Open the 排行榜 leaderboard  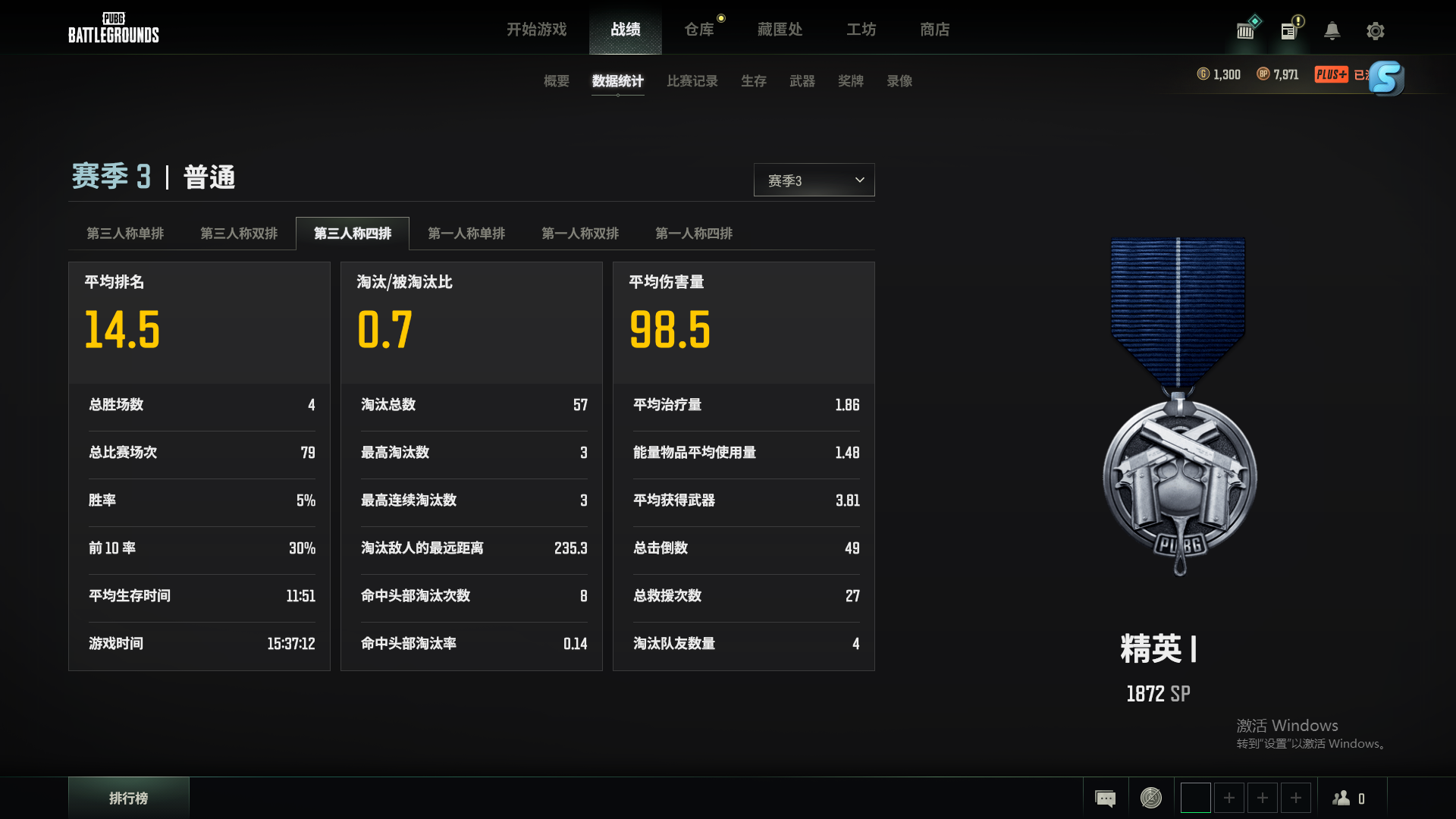pos(128,798)
